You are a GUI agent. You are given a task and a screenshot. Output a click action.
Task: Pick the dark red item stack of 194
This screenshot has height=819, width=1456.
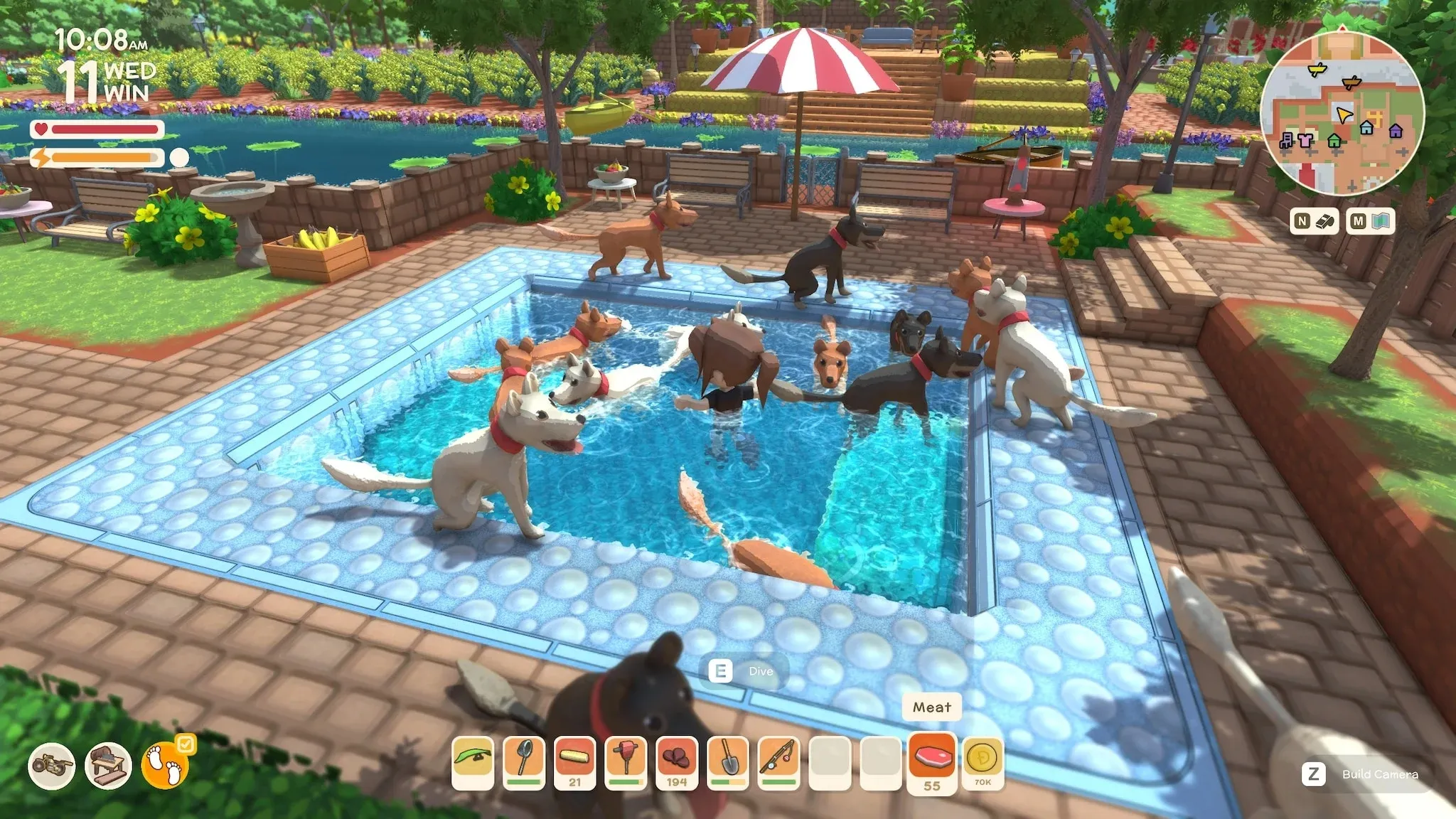pos(677,761)
